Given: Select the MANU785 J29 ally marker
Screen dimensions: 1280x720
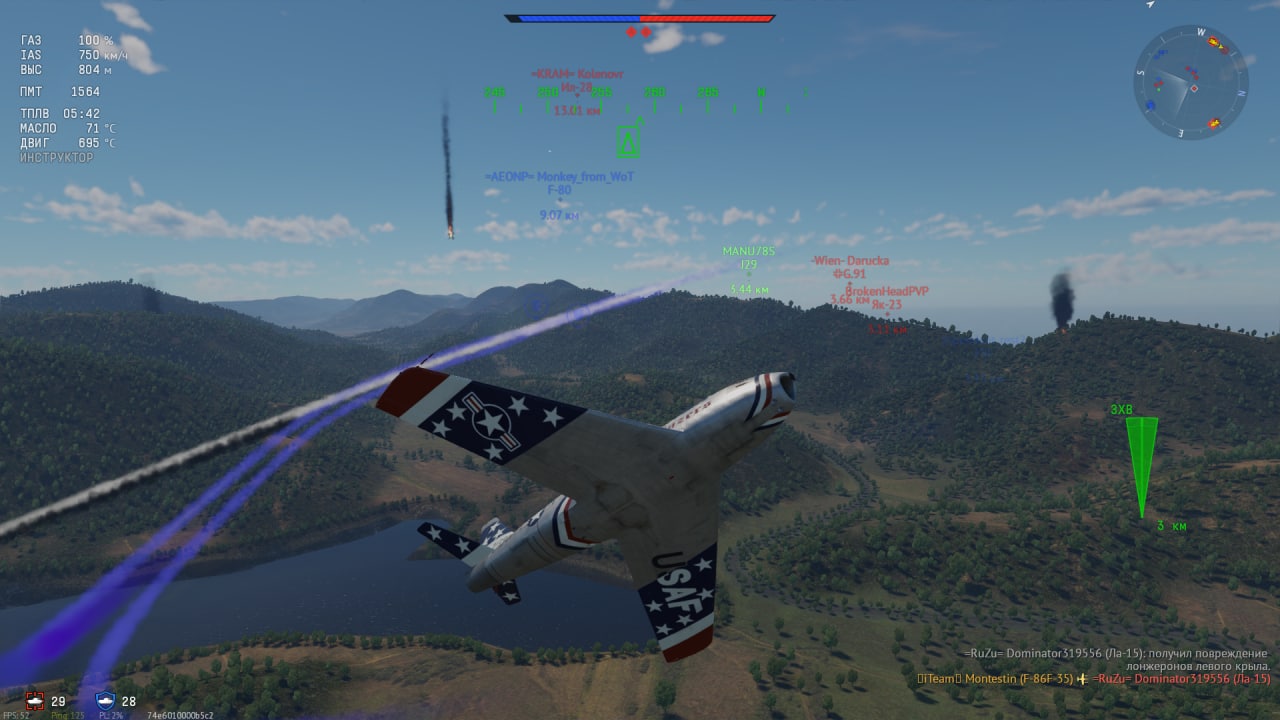Looking at the screenshot, I should (x=749, y=265).
